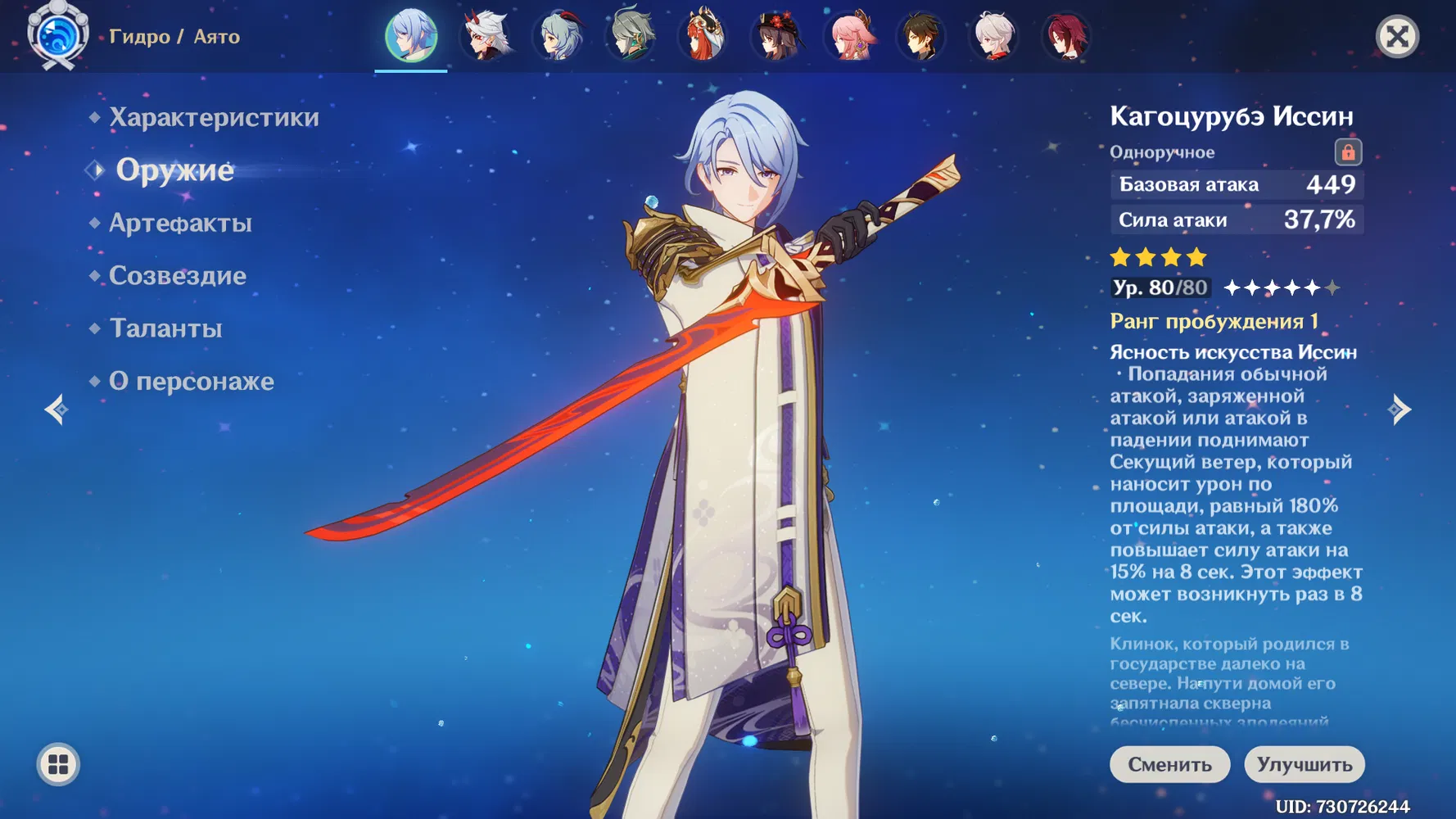Click the Сменить weapon button
Viewport: 1456px width, 819px height.
point(1169,764)
